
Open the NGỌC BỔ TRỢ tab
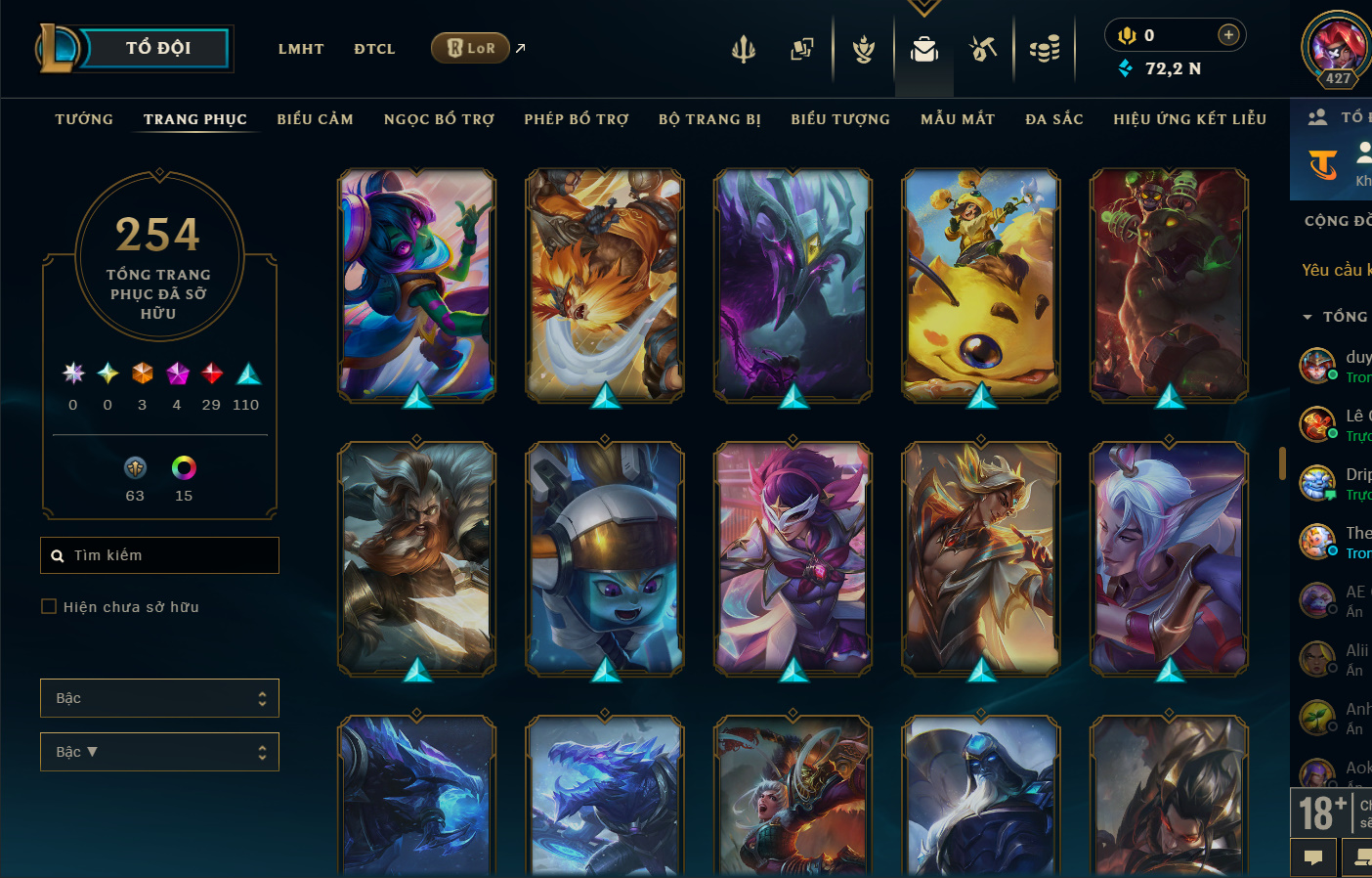(x=439, y=119)
